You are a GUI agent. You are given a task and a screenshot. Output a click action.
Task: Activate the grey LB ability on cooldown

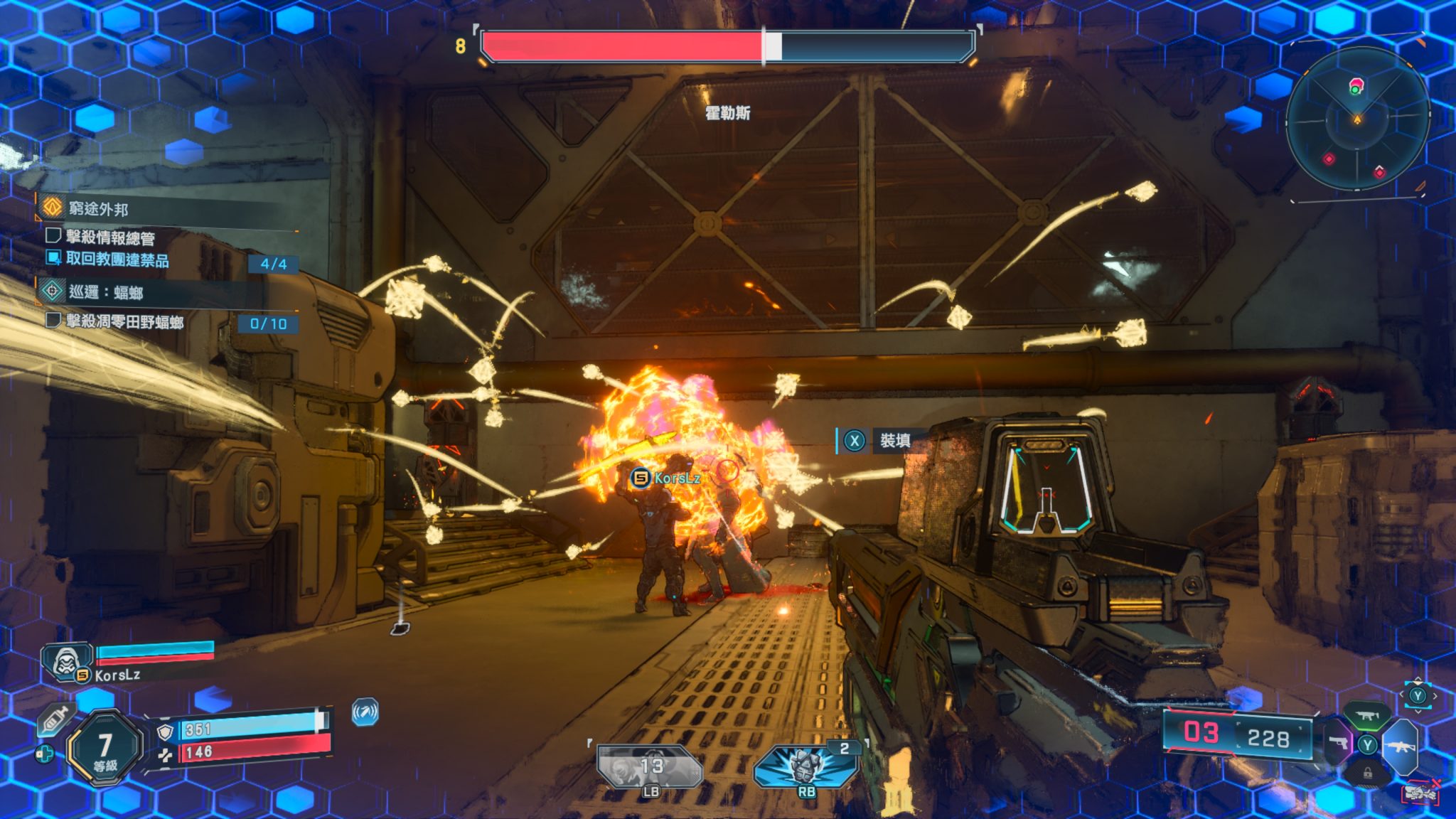pyautogui.click(x=650, y=768)
